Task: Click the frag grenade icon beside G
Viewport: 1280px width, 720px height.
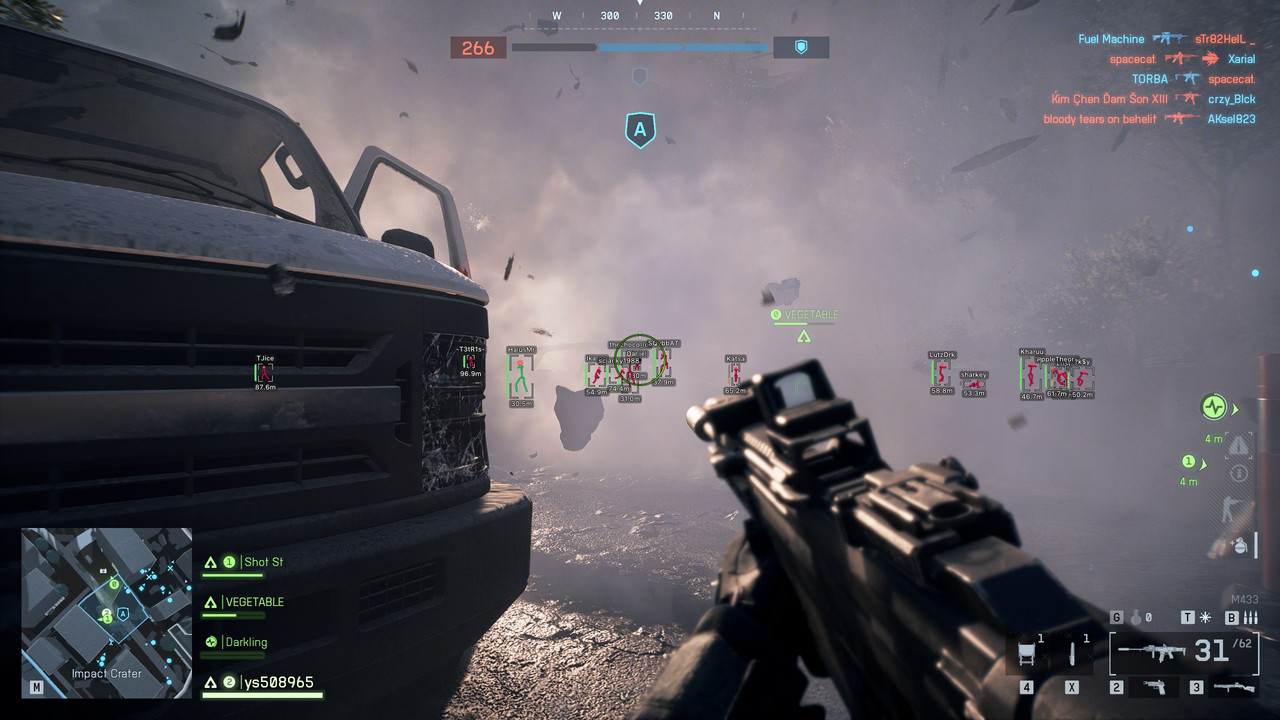Action: pos(1135,617)
